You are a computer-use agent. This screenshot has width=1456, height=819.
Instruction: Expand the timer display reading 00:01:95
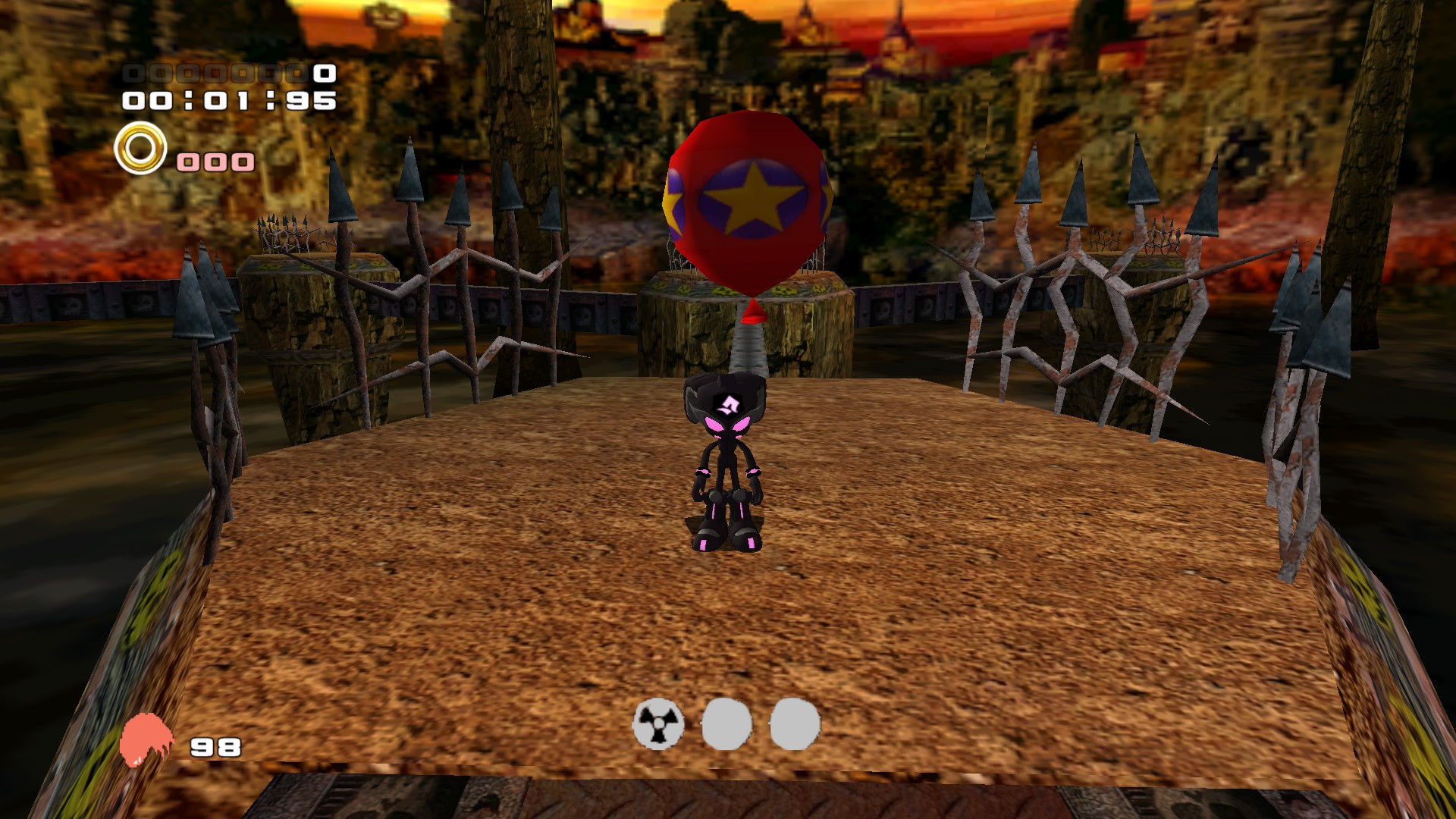pos(227,100)
